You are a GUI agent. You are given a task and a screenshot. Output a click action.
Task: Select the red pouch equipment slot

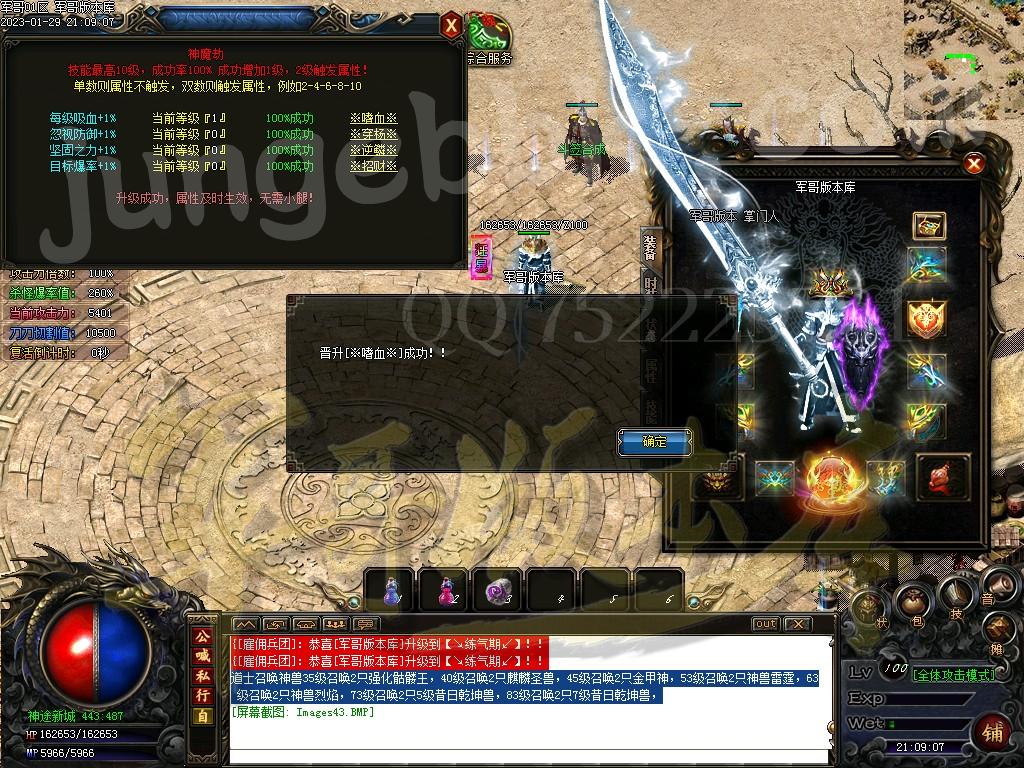click(943, 476)
